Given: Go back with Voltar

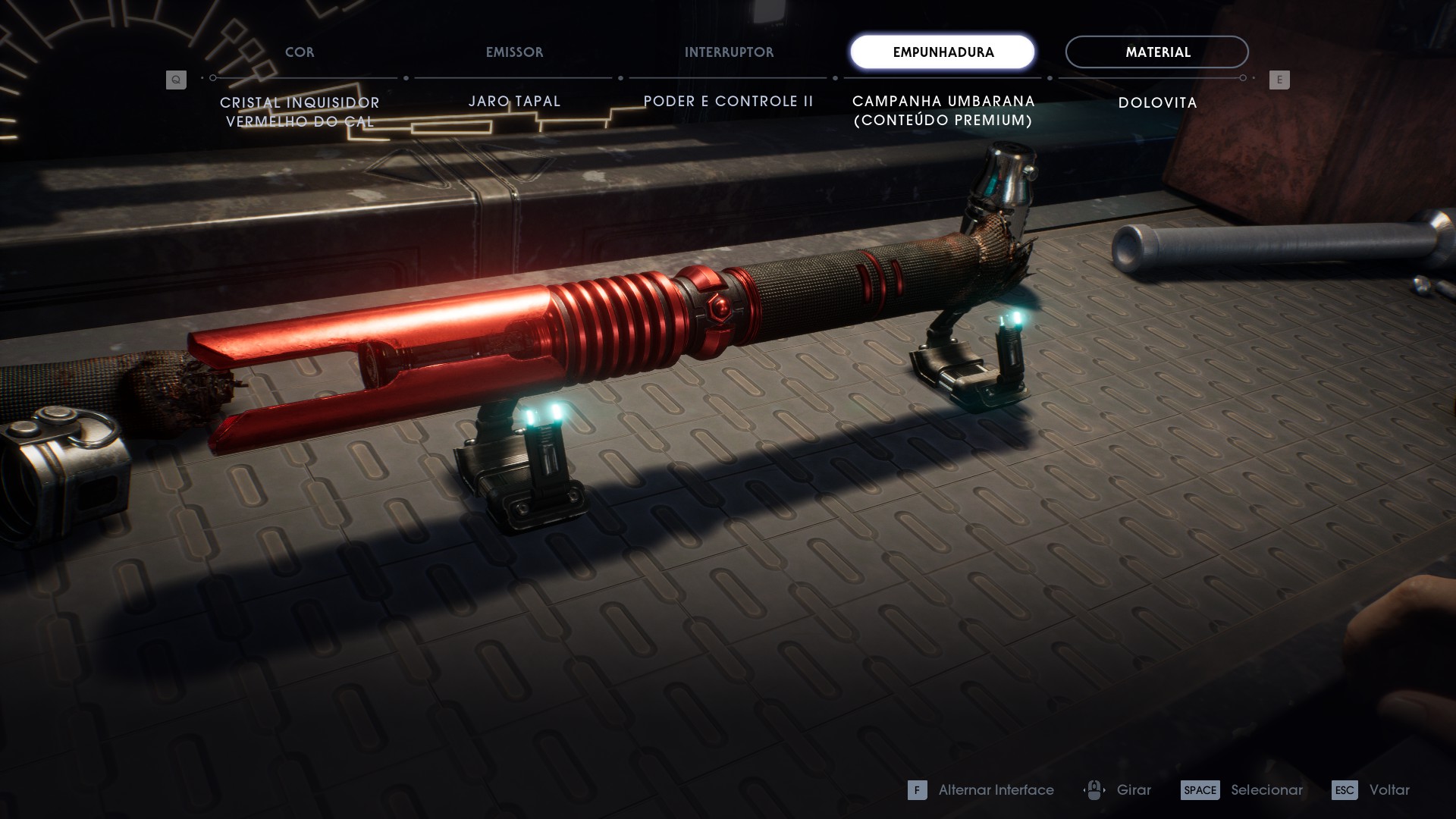Looking at the screenshot, I should (x=1371, y=790).
